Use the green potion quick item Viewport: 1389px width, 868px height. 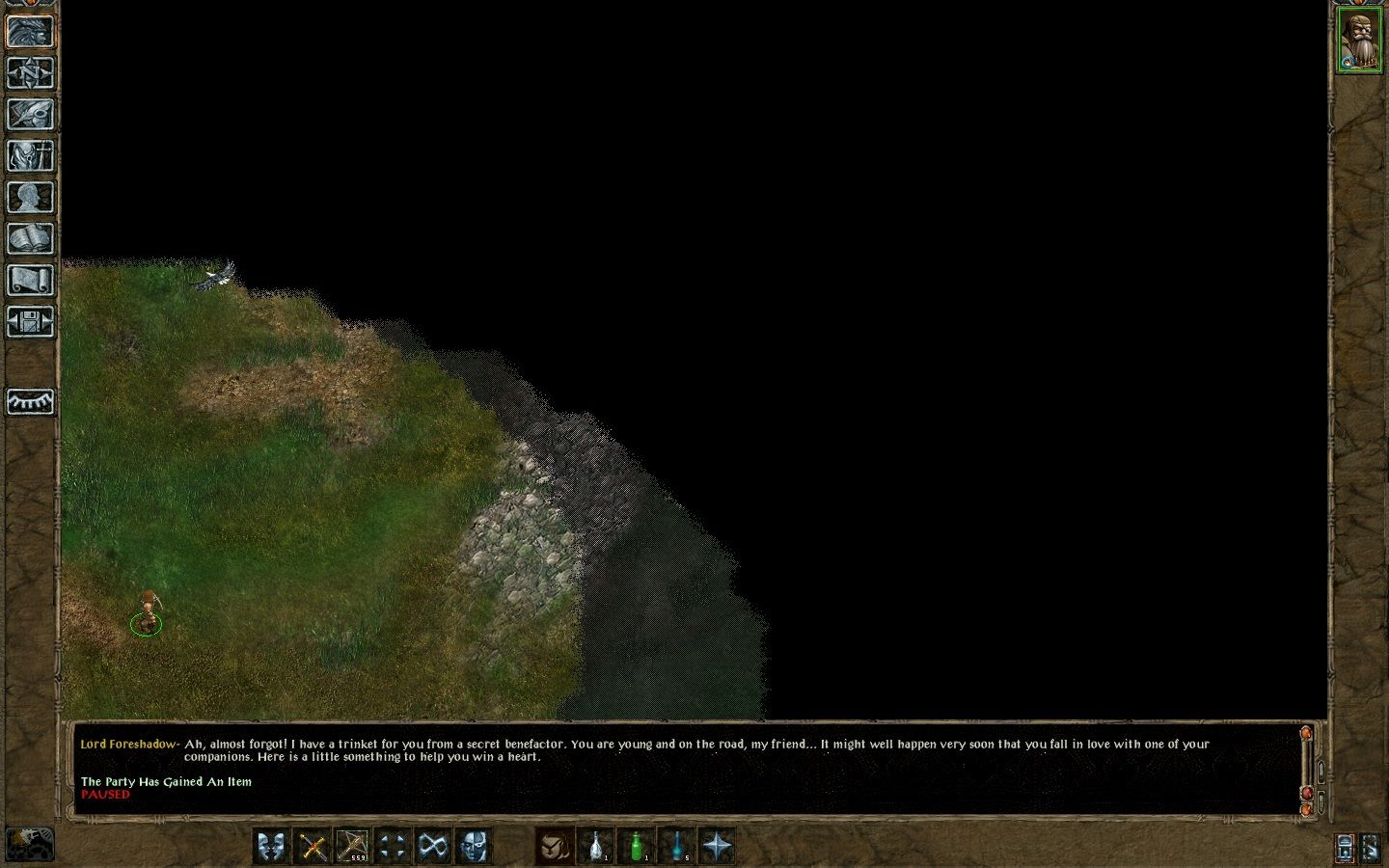pyautogui.click(x=636, y=847)
